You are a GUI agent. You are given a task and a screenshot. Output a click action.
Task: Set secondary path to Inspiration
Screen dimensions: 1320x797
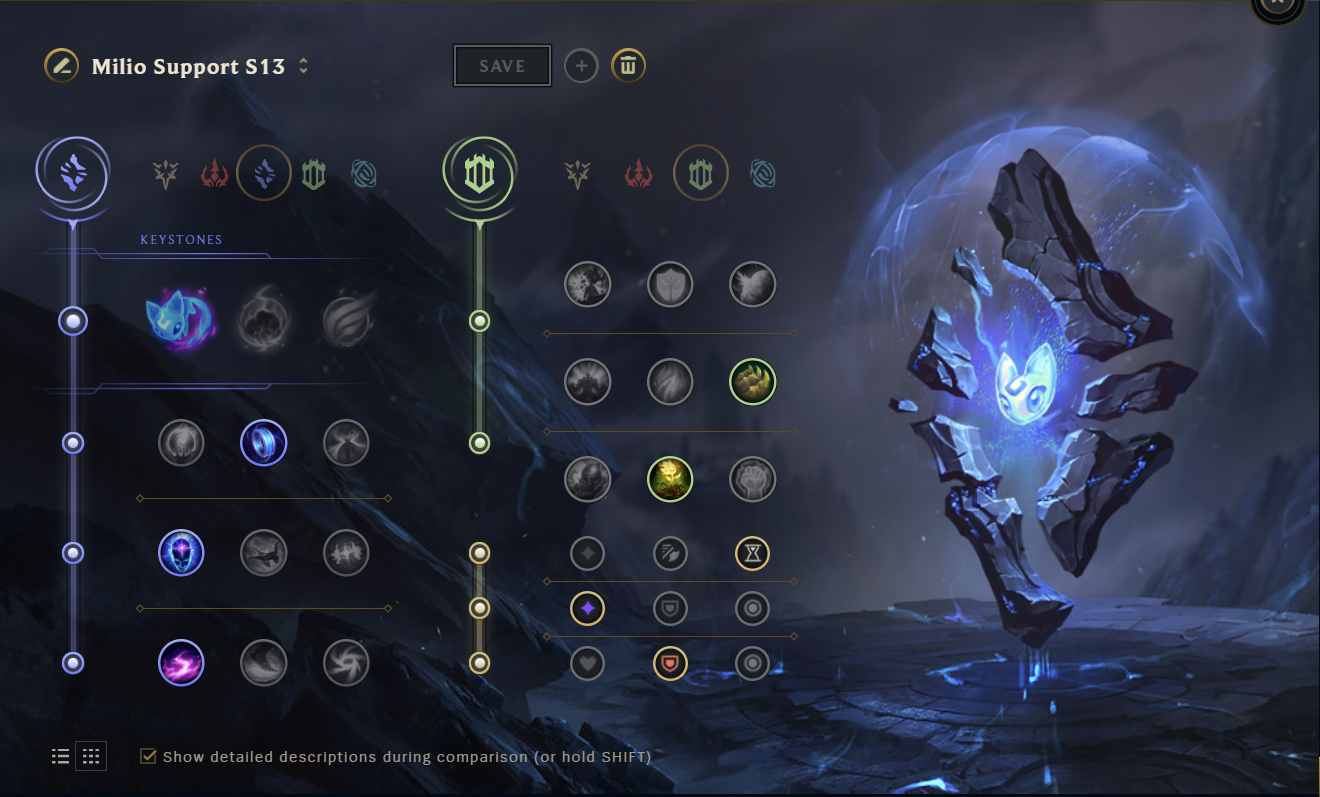(x=764, y=172)
